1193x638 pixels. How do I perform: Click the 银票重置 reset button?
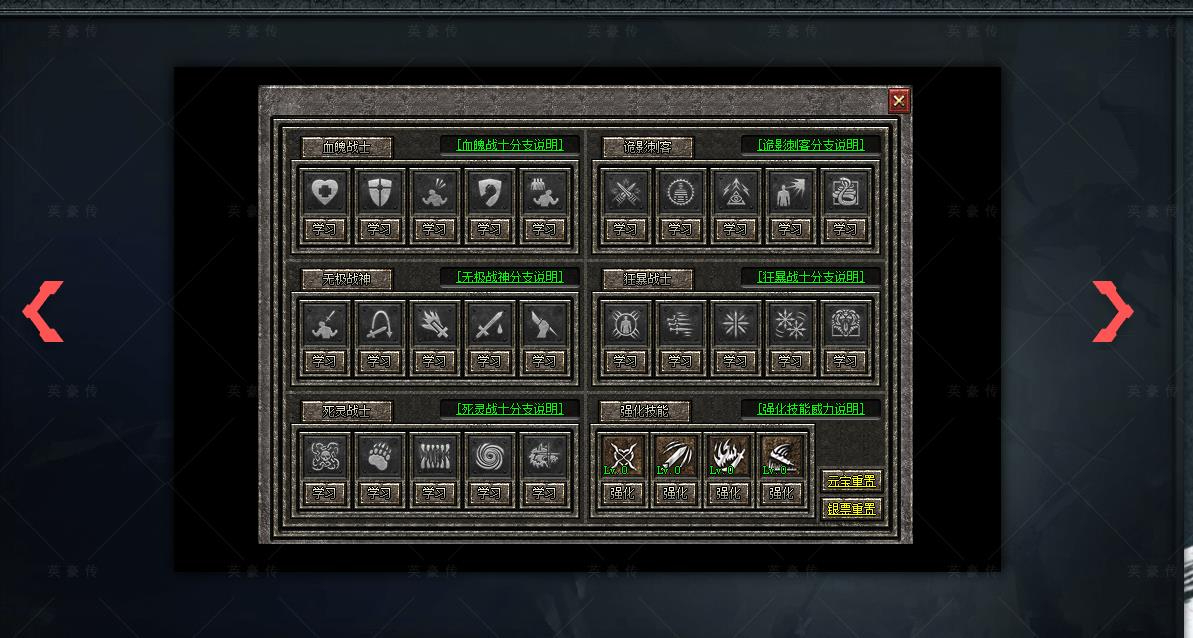coord(851,509)
